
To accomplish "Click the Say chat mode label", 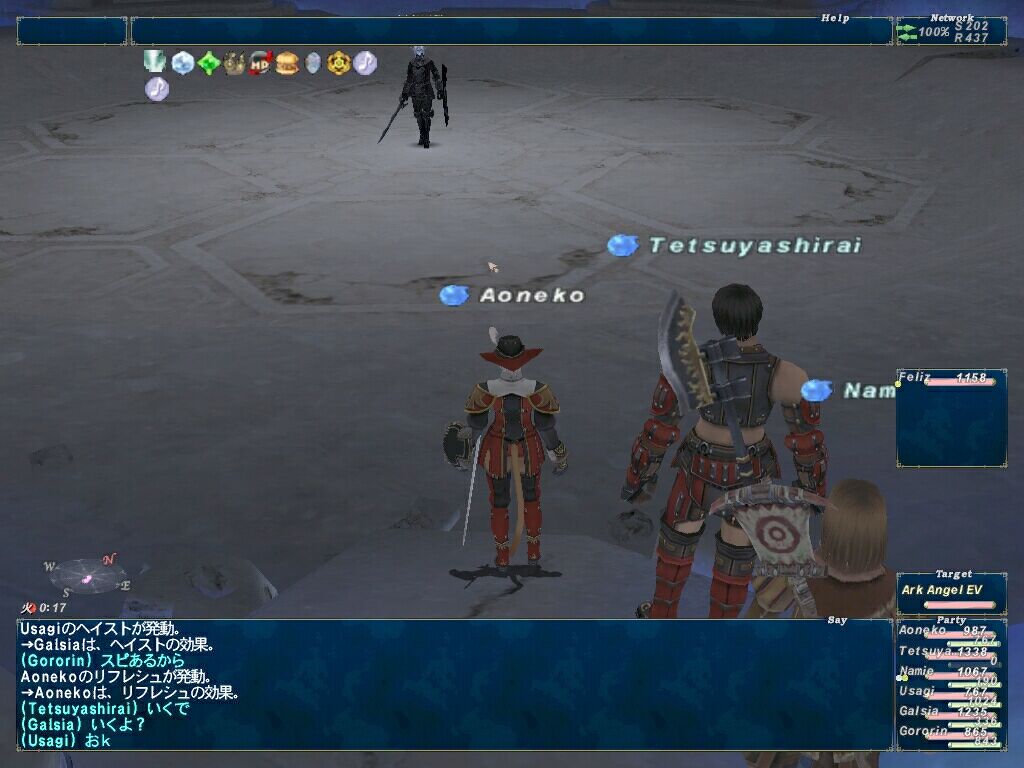I will pos(838,620).
